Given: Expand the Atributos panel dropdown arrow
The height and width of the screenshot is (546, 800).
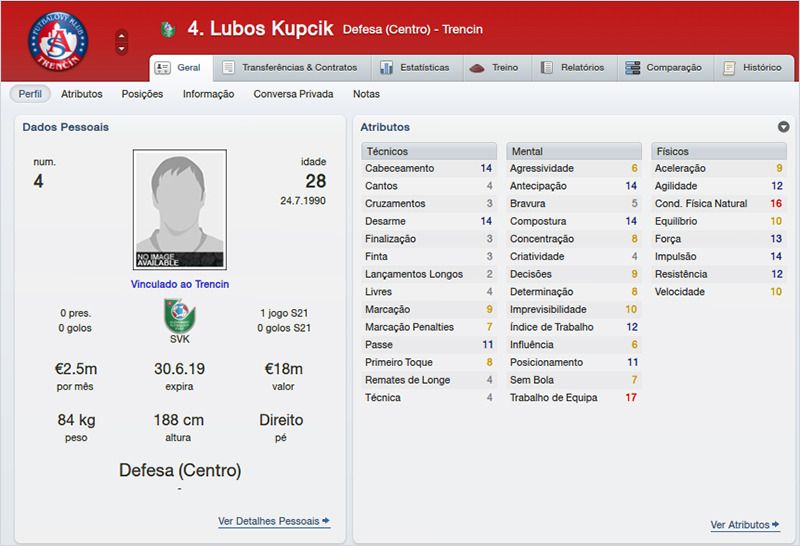Looking at the screenshot, I should point(784,127).
